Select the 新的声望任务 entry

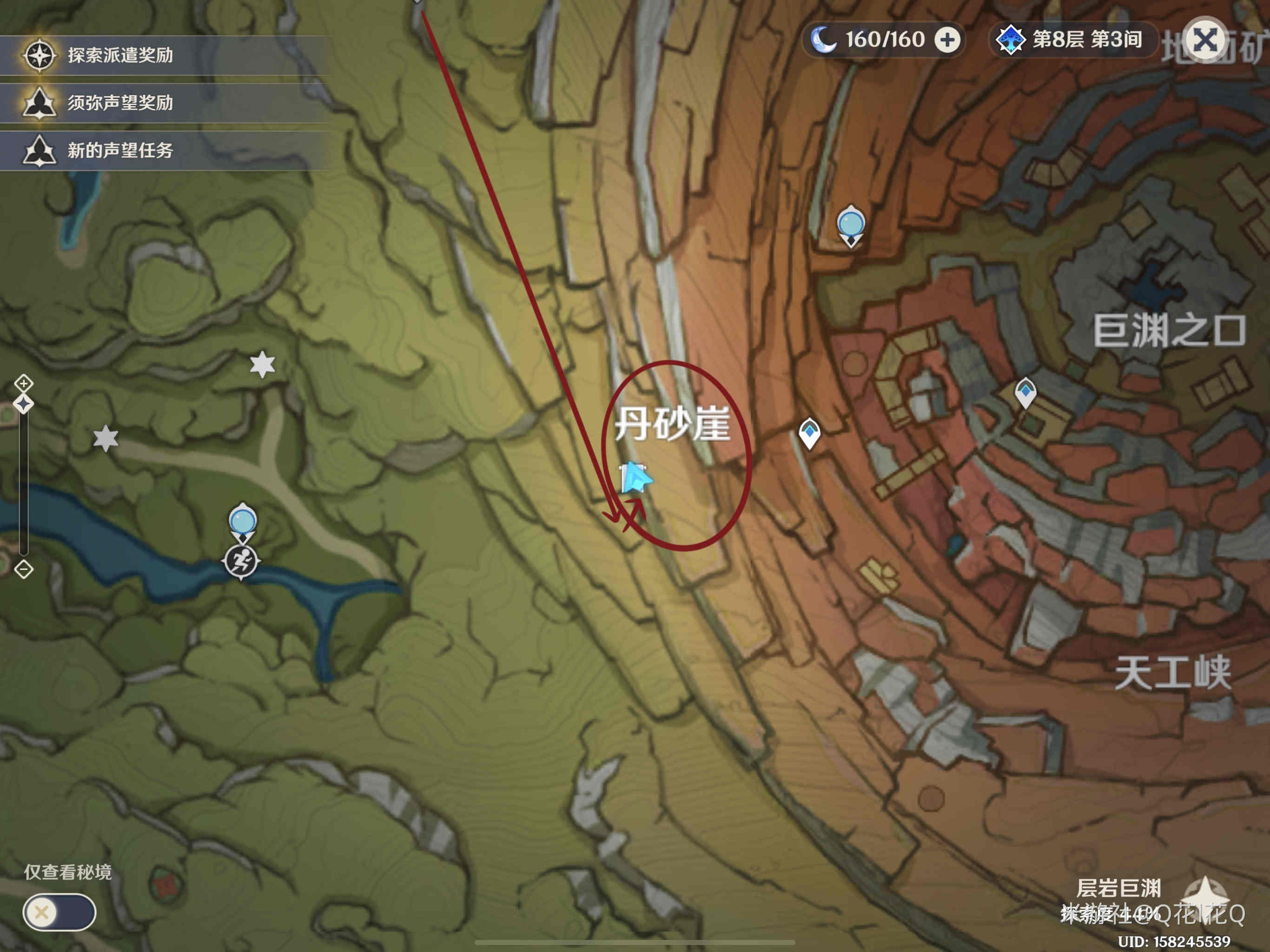120,151
